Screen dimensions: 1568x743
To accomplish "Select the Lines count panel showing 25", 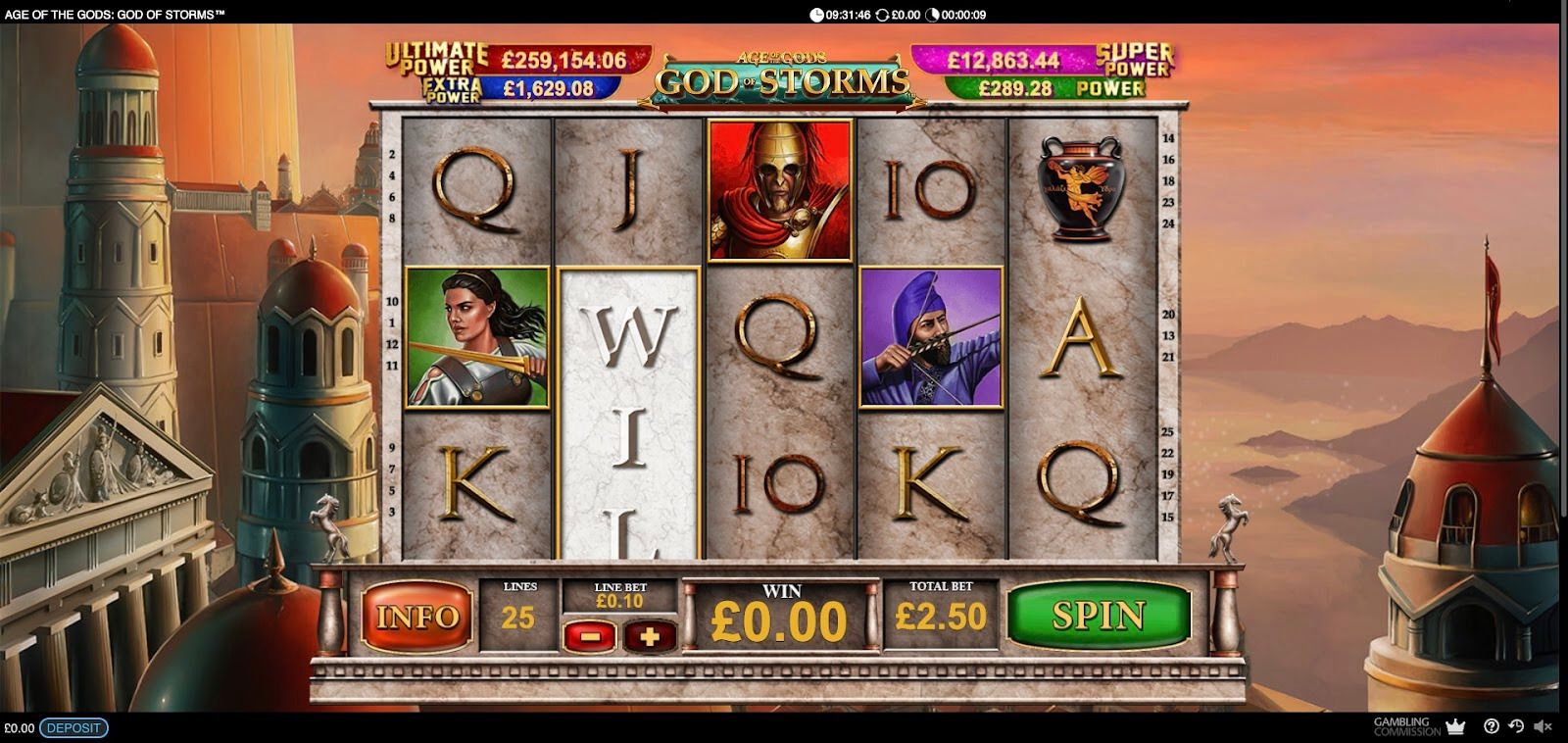I will [518, 615].
